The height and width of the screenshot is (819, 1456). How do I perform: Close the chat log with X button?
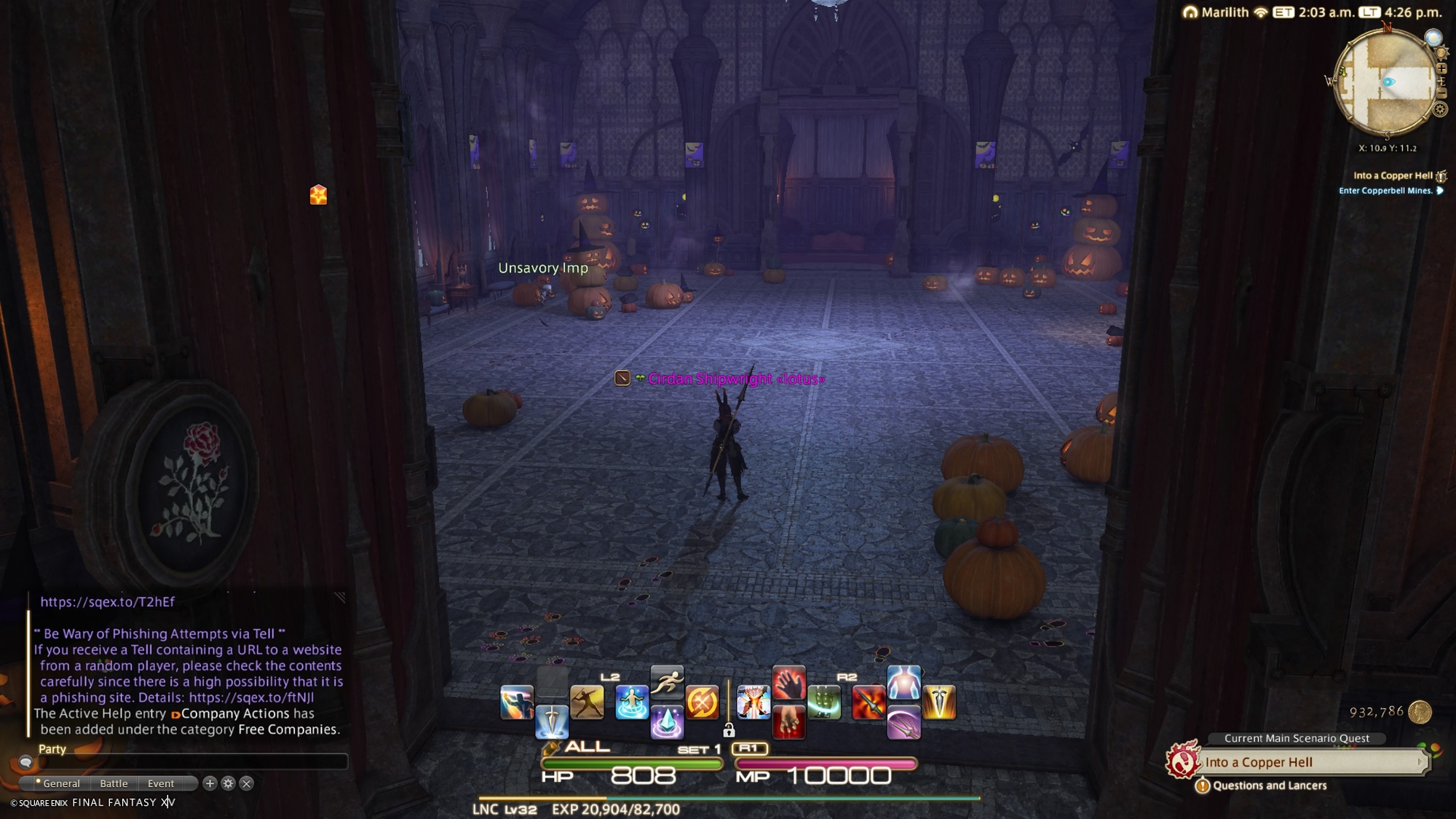coord(247,783)
